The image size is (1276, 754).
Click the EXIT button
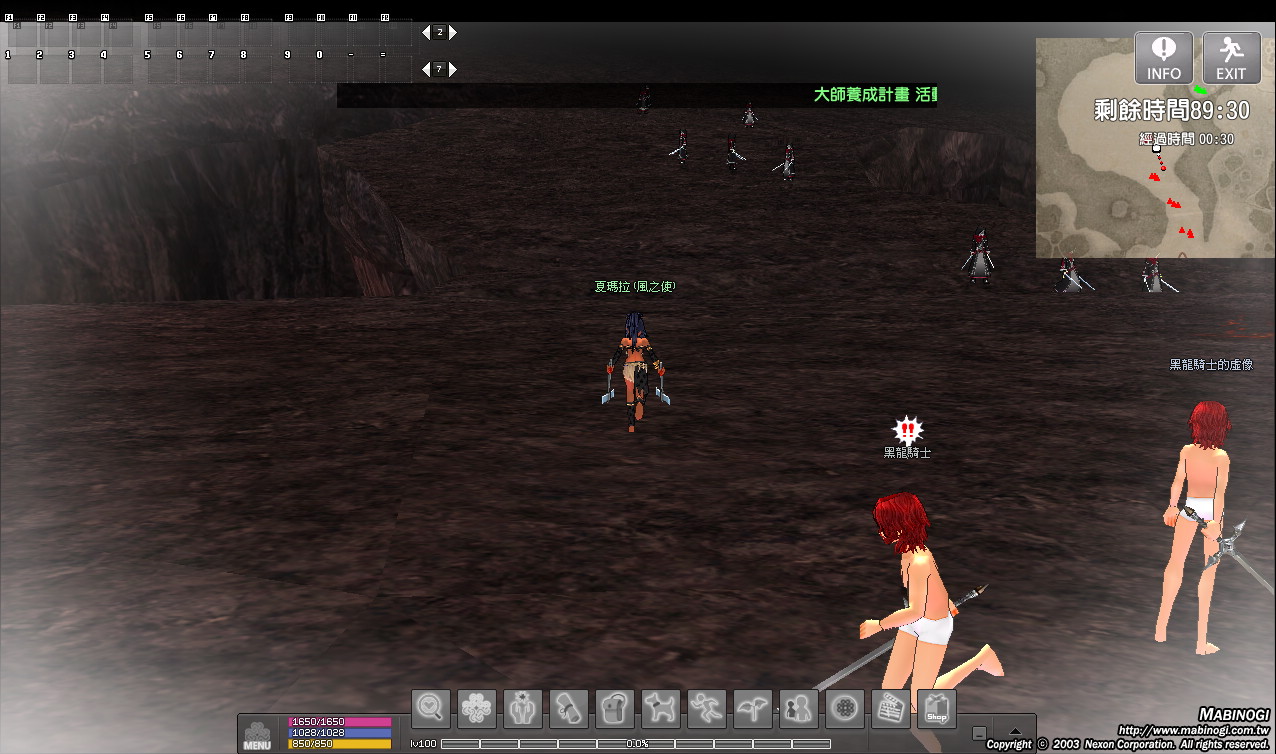click(x=1231, y=58)
